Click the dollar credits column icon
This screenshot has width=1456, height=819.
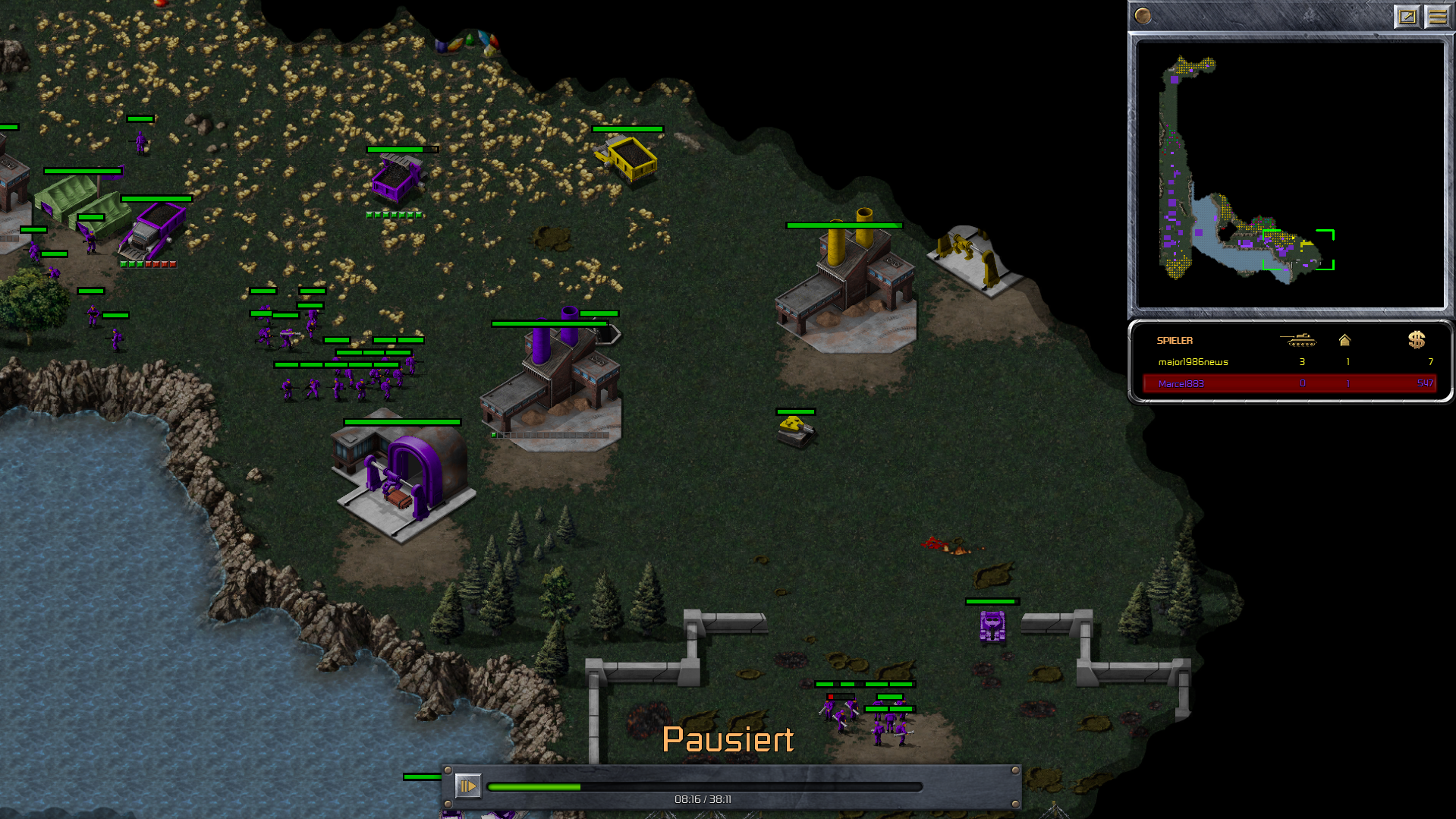point(1416,340)
